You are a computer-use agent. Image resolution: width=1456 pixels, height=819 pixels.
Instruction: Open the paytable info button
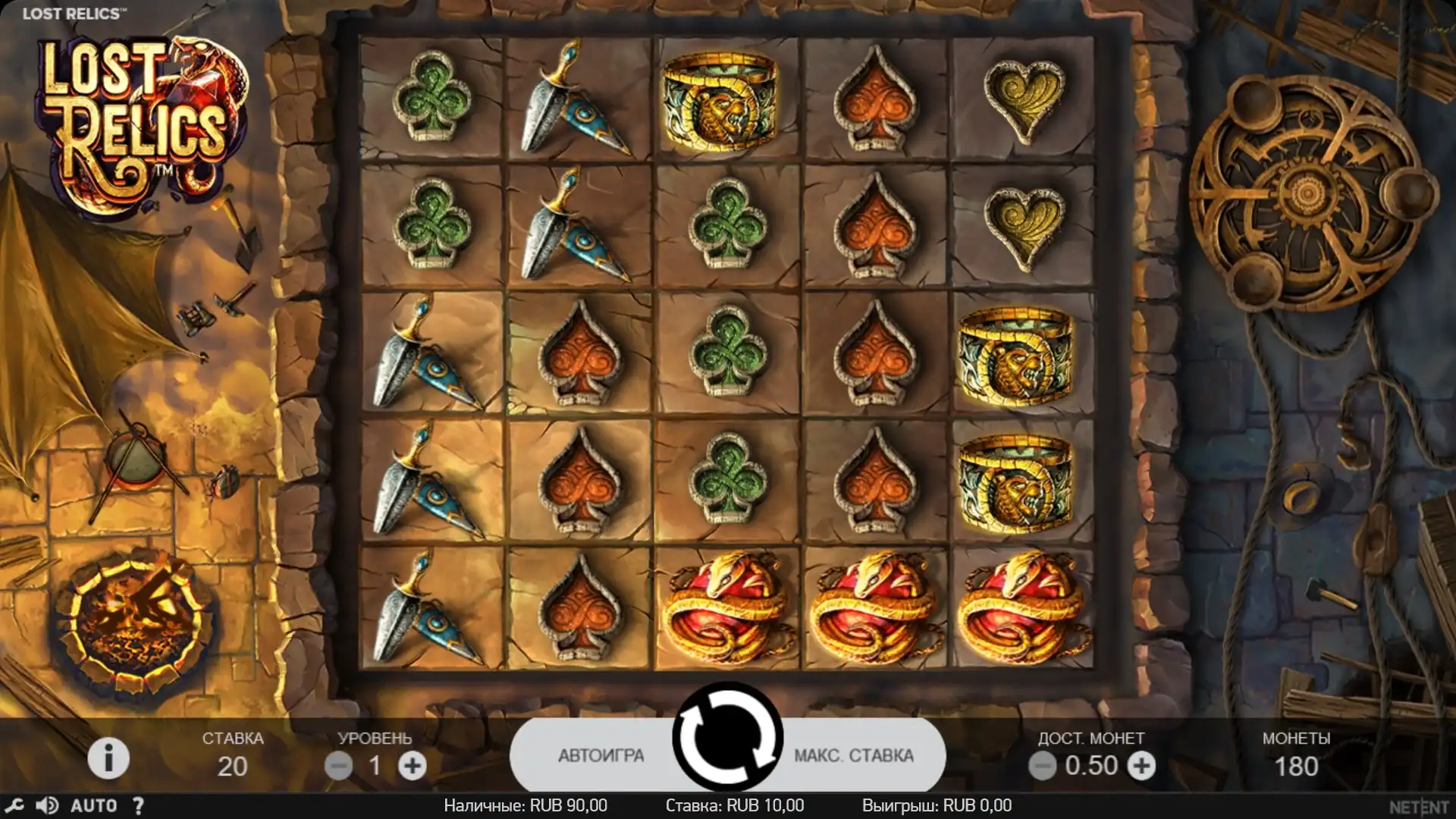[108, 758]
